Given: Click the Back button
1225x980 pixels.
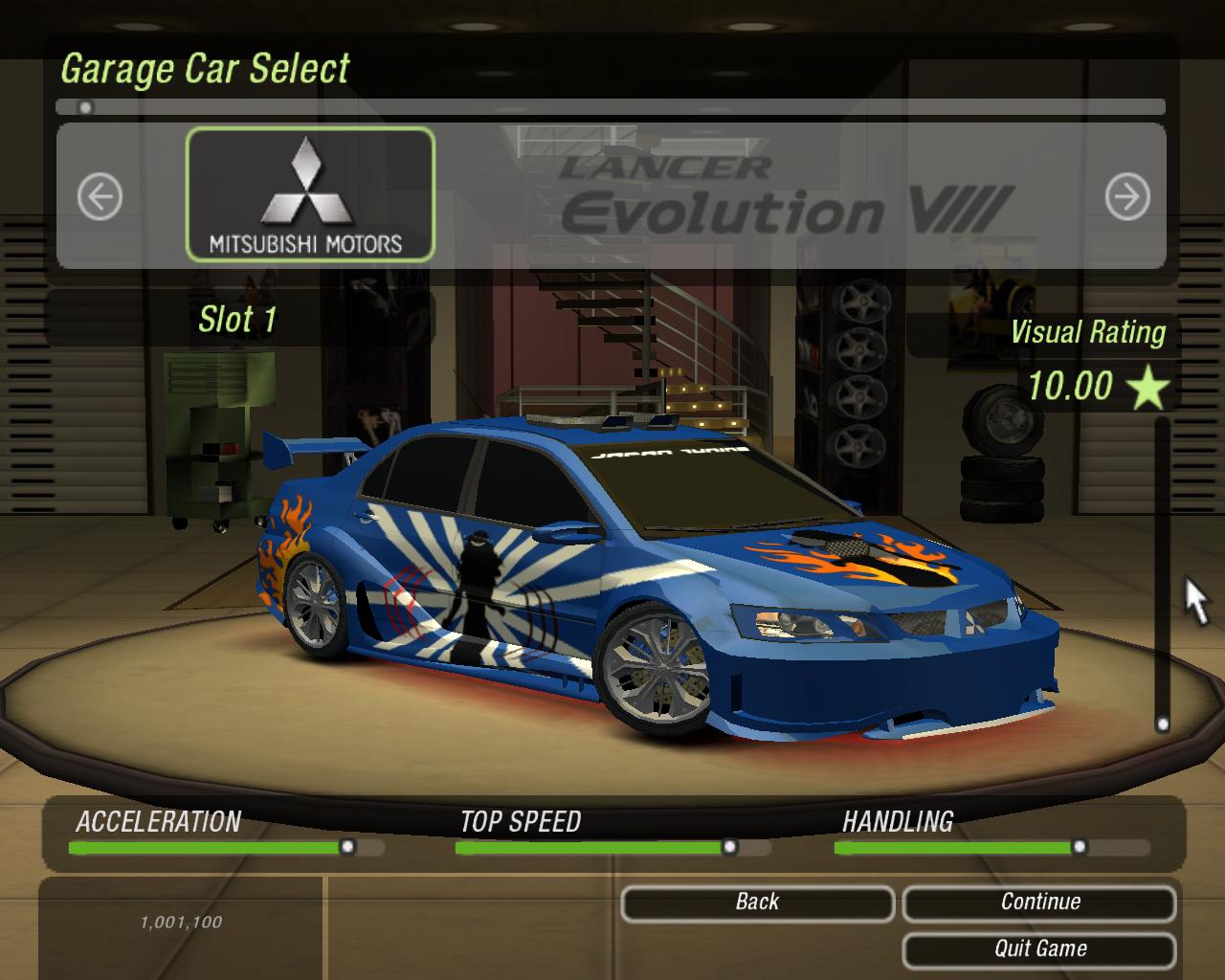Looking at the screenshot, I should 757,902.
